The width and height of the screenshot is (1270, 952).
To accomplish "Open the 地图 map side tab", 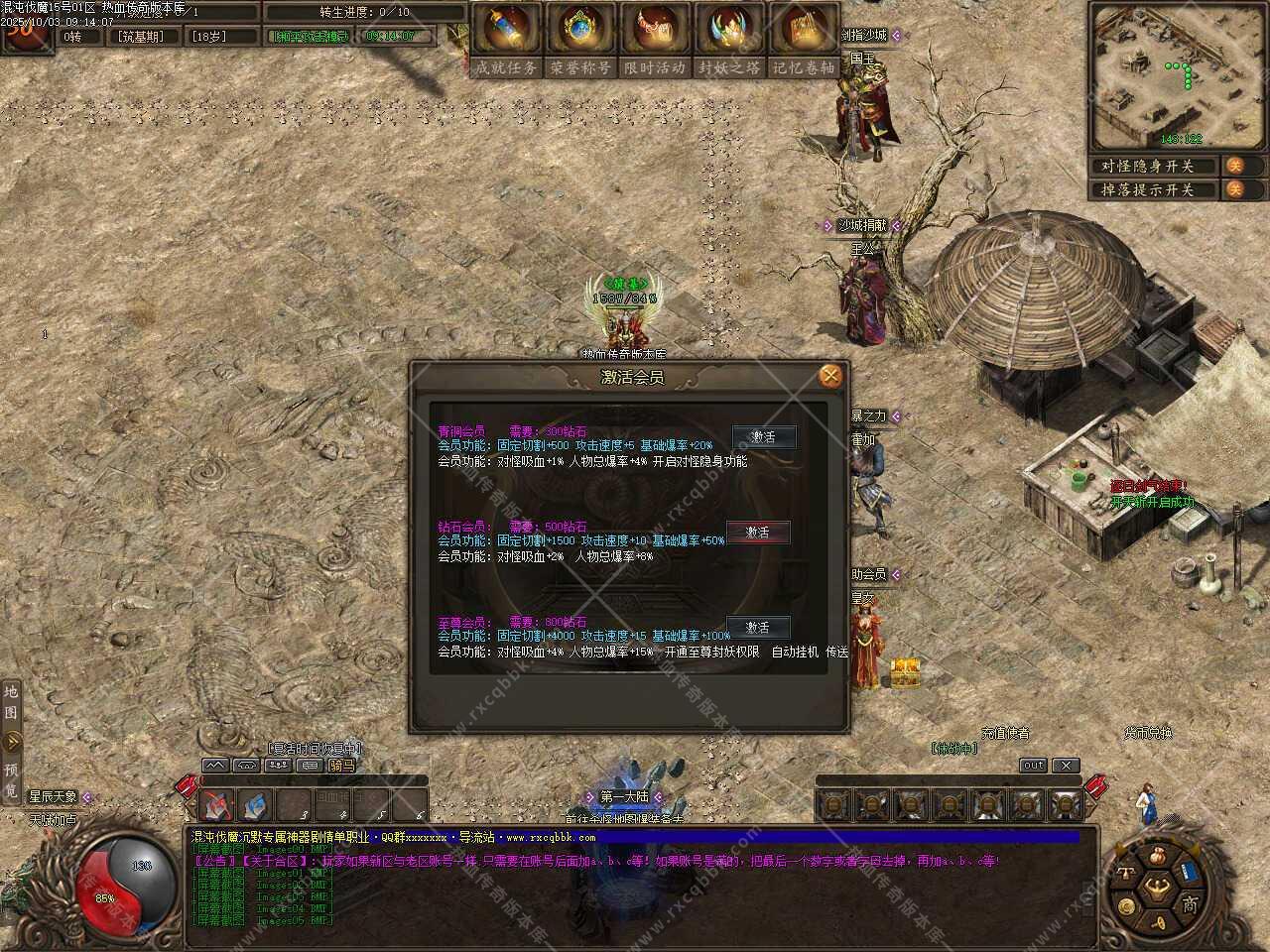I will (x=11, y=702).
